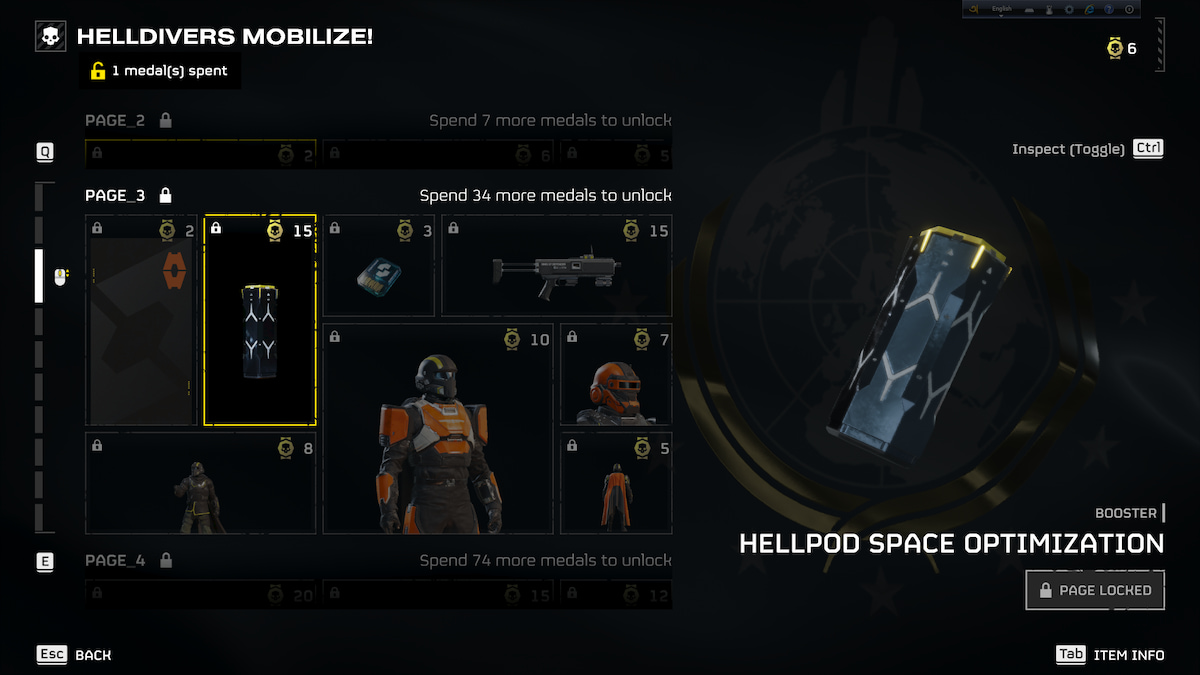1200x675 pixels.
Task: Select the orange body armor costing 10 medals
Action: 437,429
